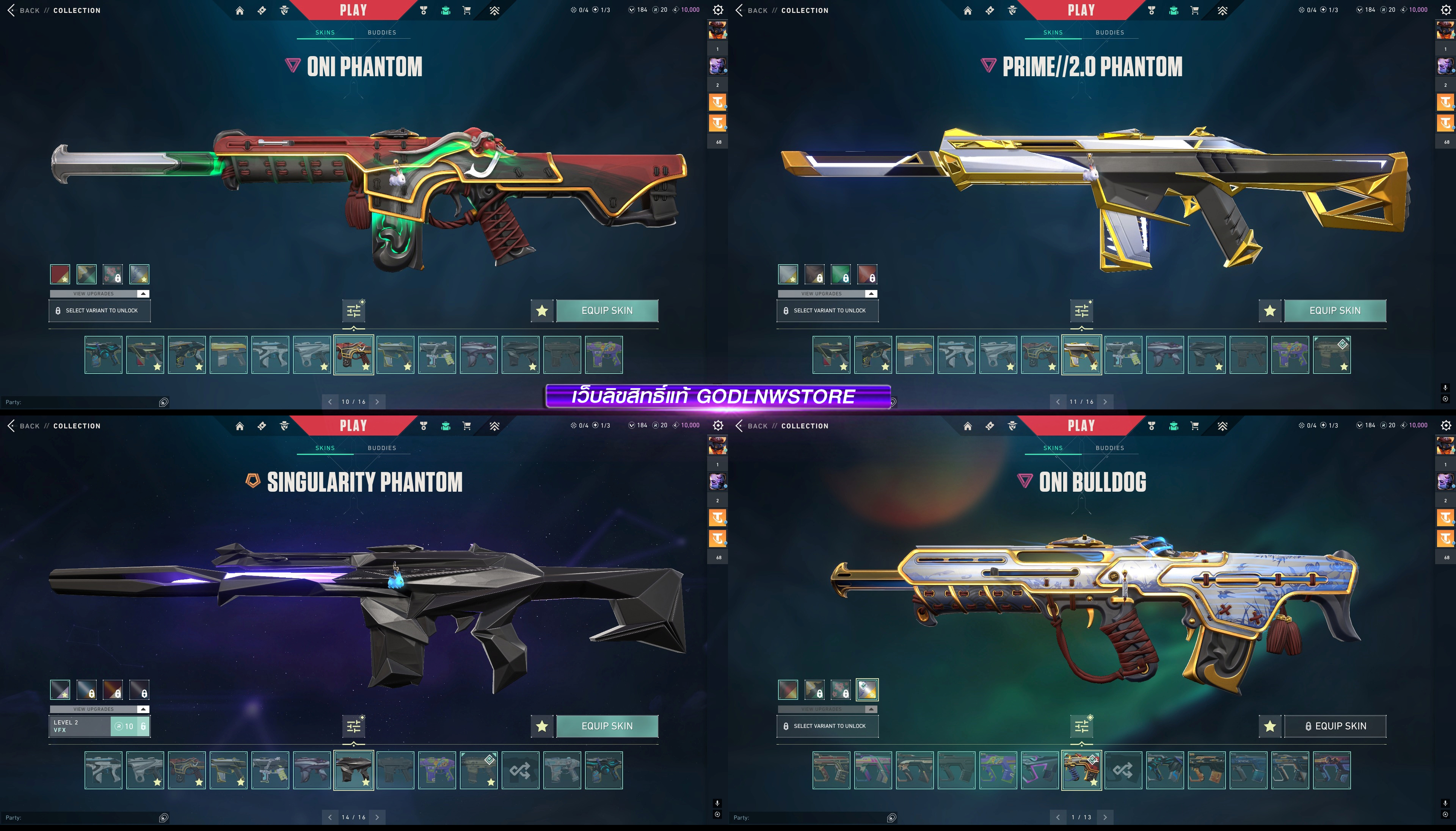Go to previous skin from page 11 / 16
The height and width of the screenshot is (831, 1456).
tap(1057, 402)
